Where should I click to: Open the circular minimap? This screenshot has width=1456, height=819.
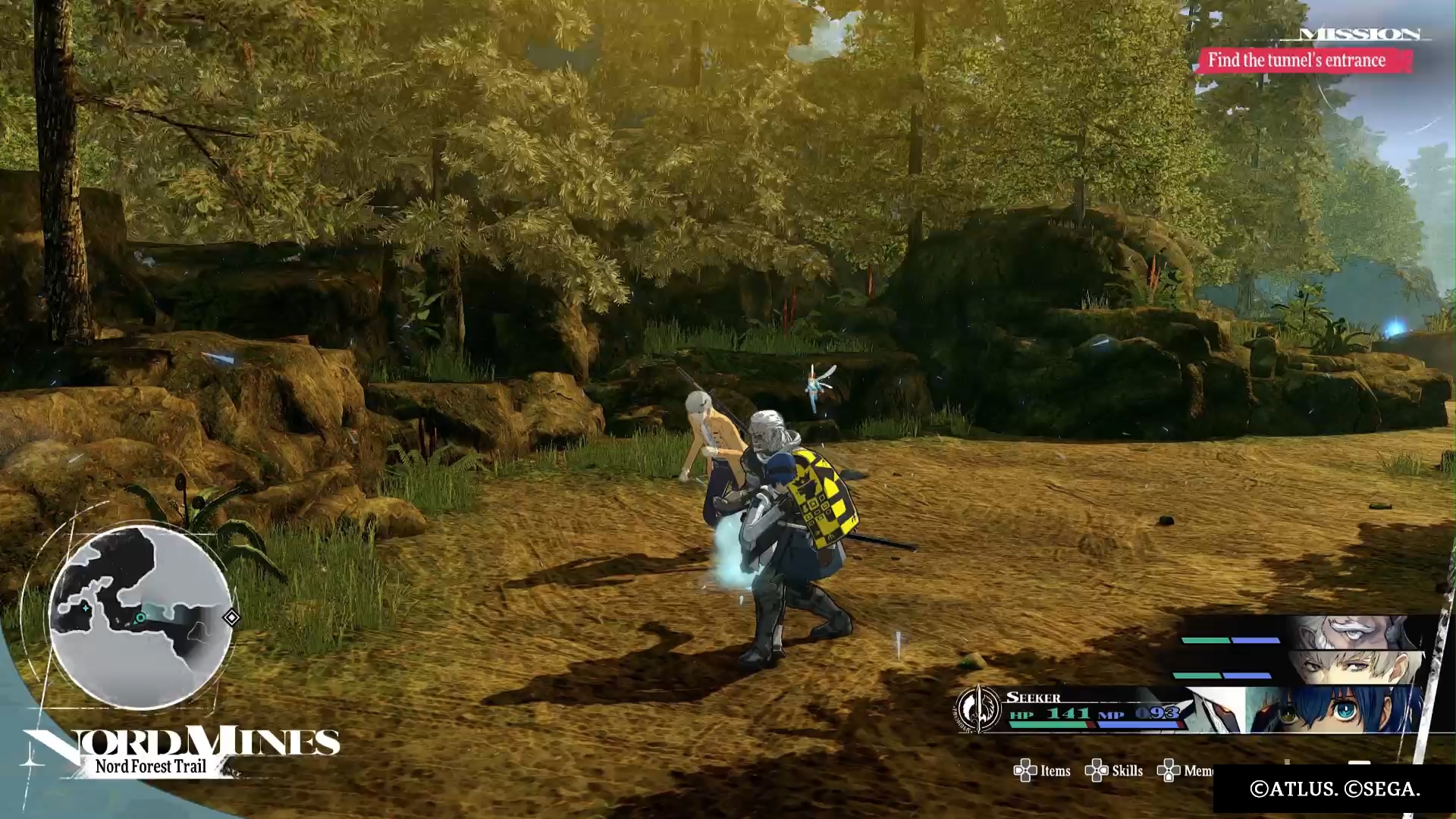[x=140, y=617]
